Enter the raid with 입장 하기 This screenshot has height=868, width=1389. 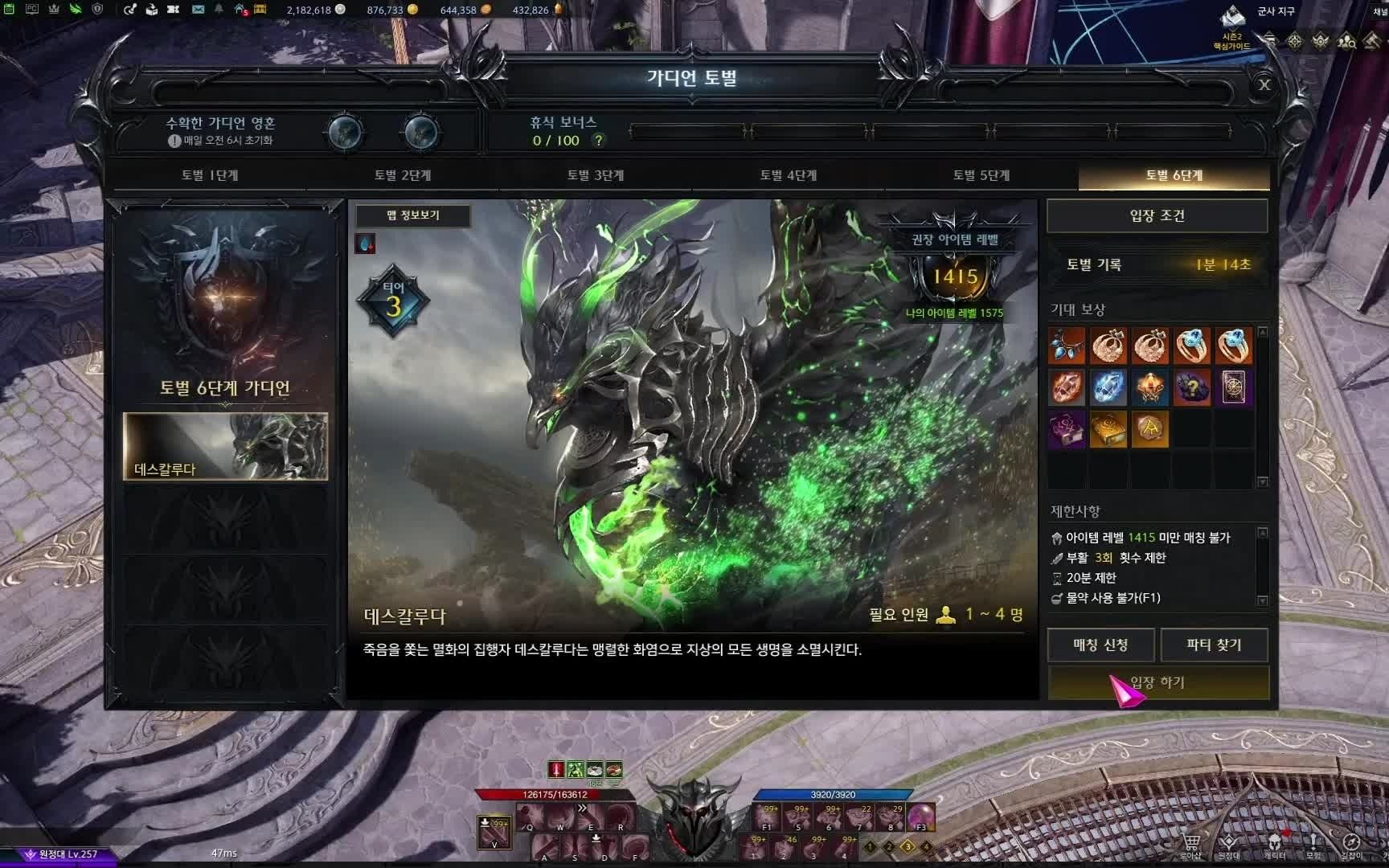point(1157,682)
